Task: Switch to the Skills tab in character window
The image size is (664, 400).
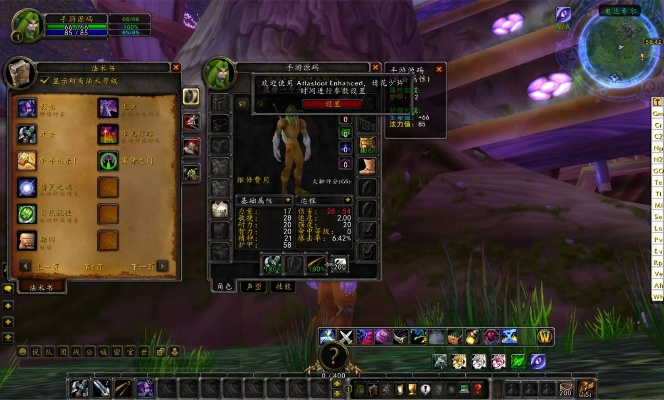Action: pos(284,286)
